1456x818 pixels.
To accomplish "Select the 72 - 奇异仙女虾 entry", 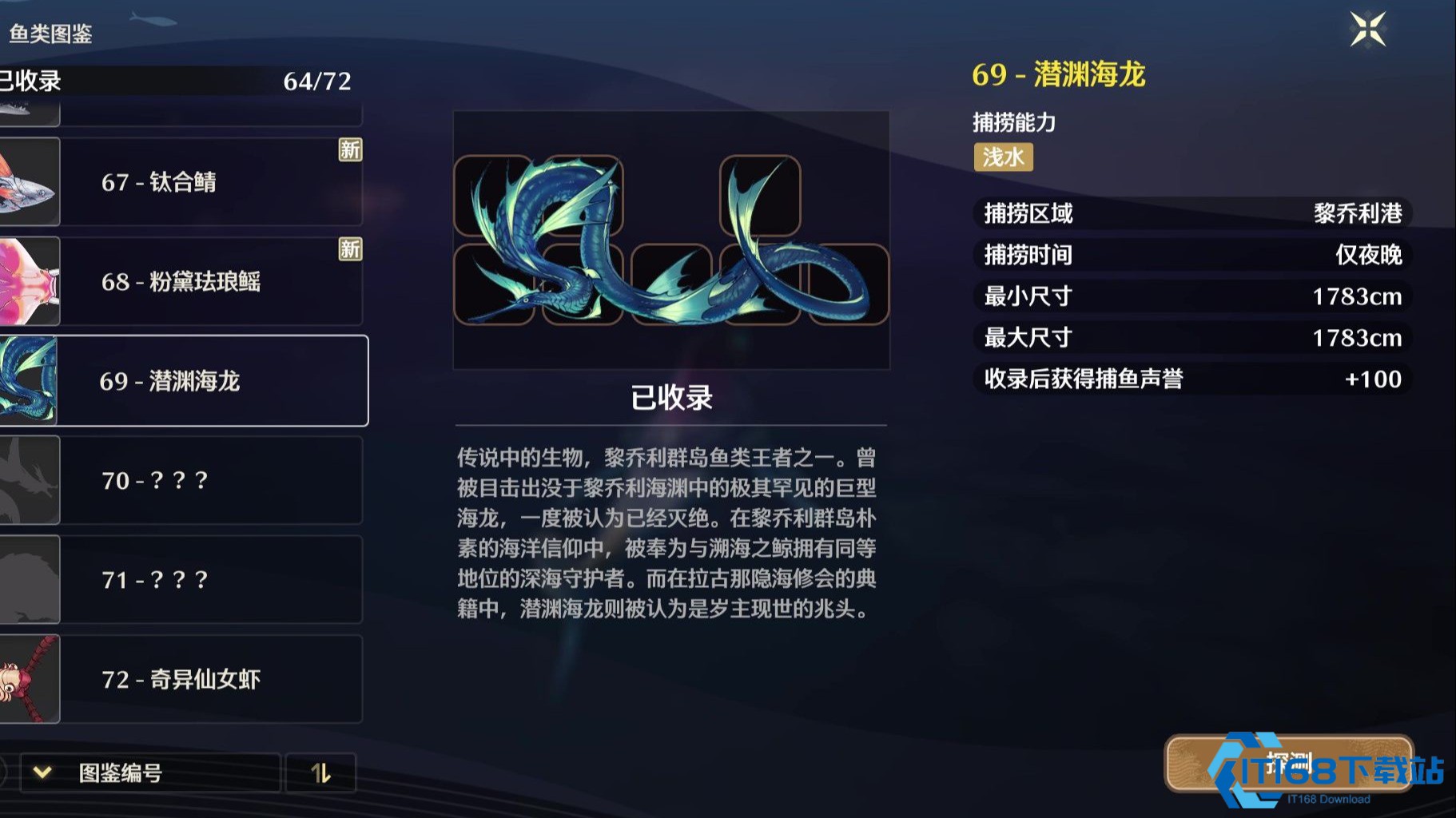I will coord(212,680).
